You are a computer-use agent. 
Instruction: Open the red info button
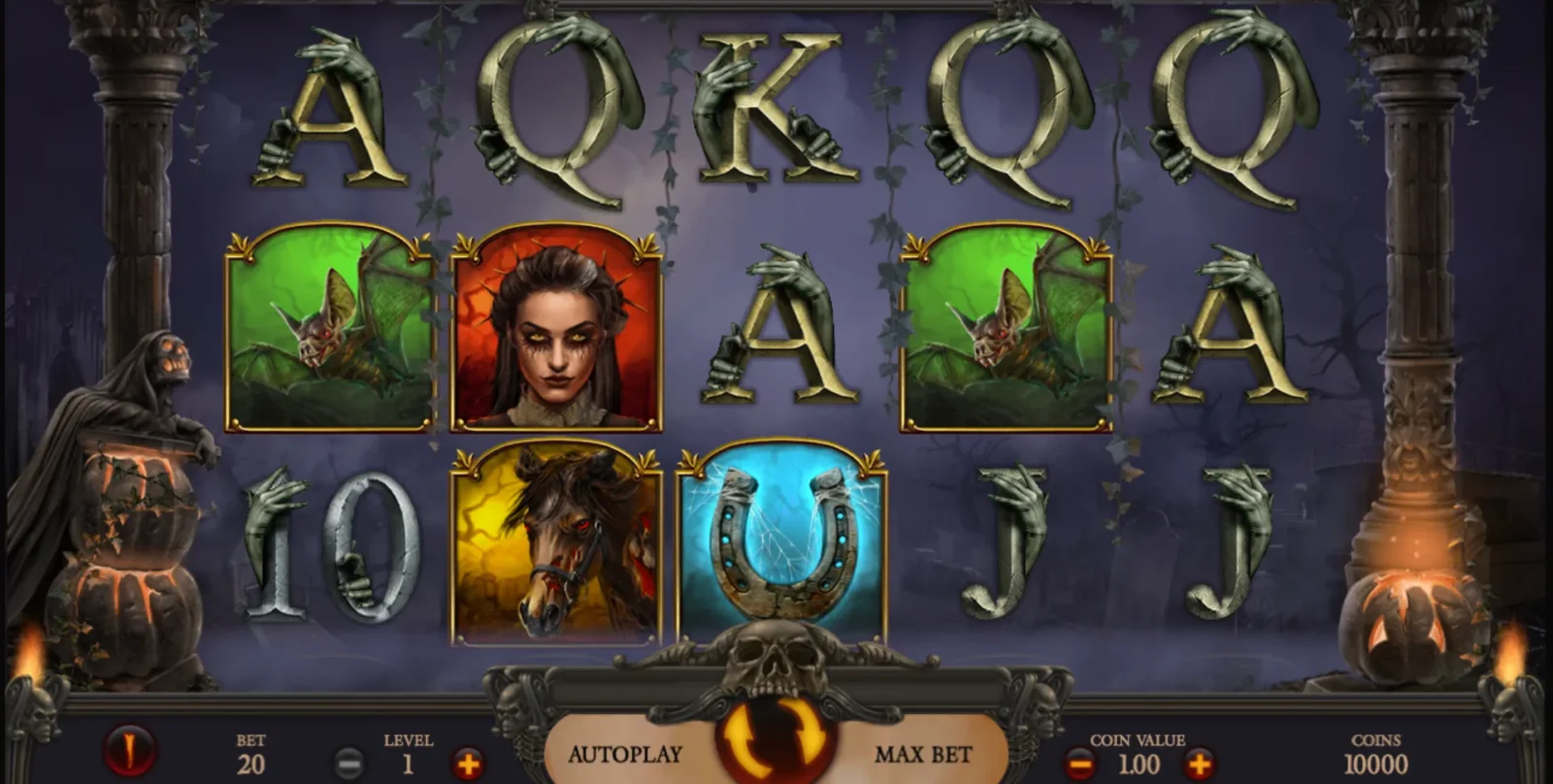click(x=130, y=750)
